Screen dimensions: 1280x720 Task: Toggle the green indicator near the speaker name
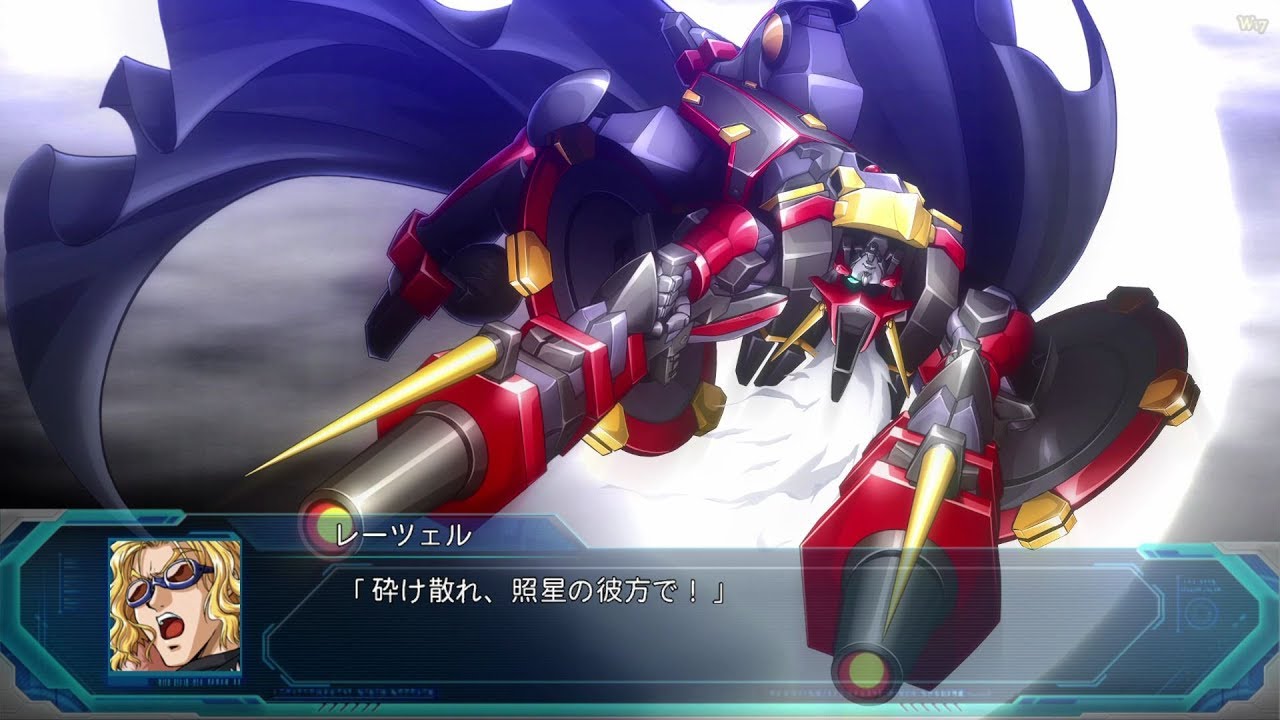pyautogui.click(x=328, y=527)
